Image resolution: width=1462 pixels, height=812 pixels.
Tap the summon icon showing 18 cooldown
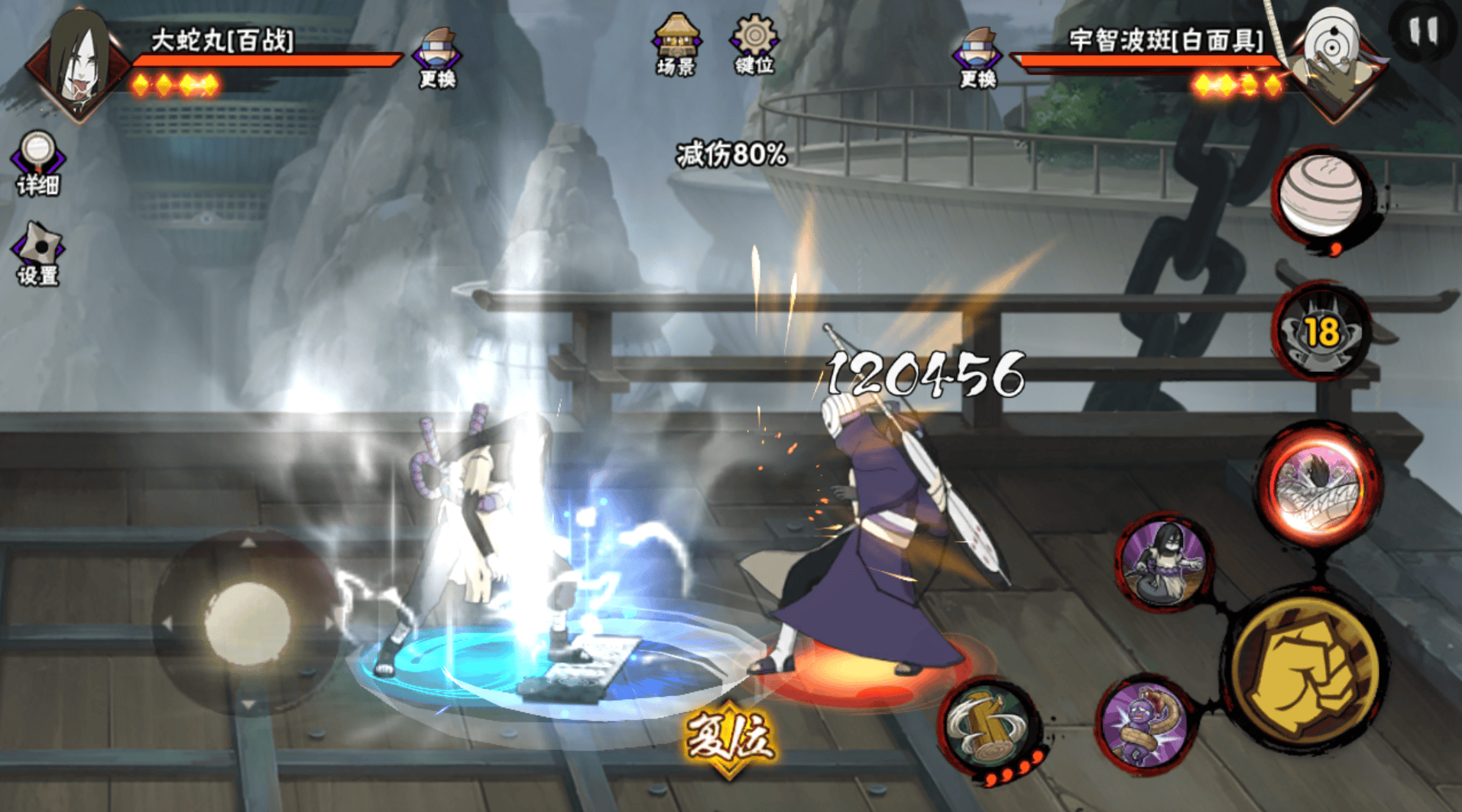coord(1322,332)
